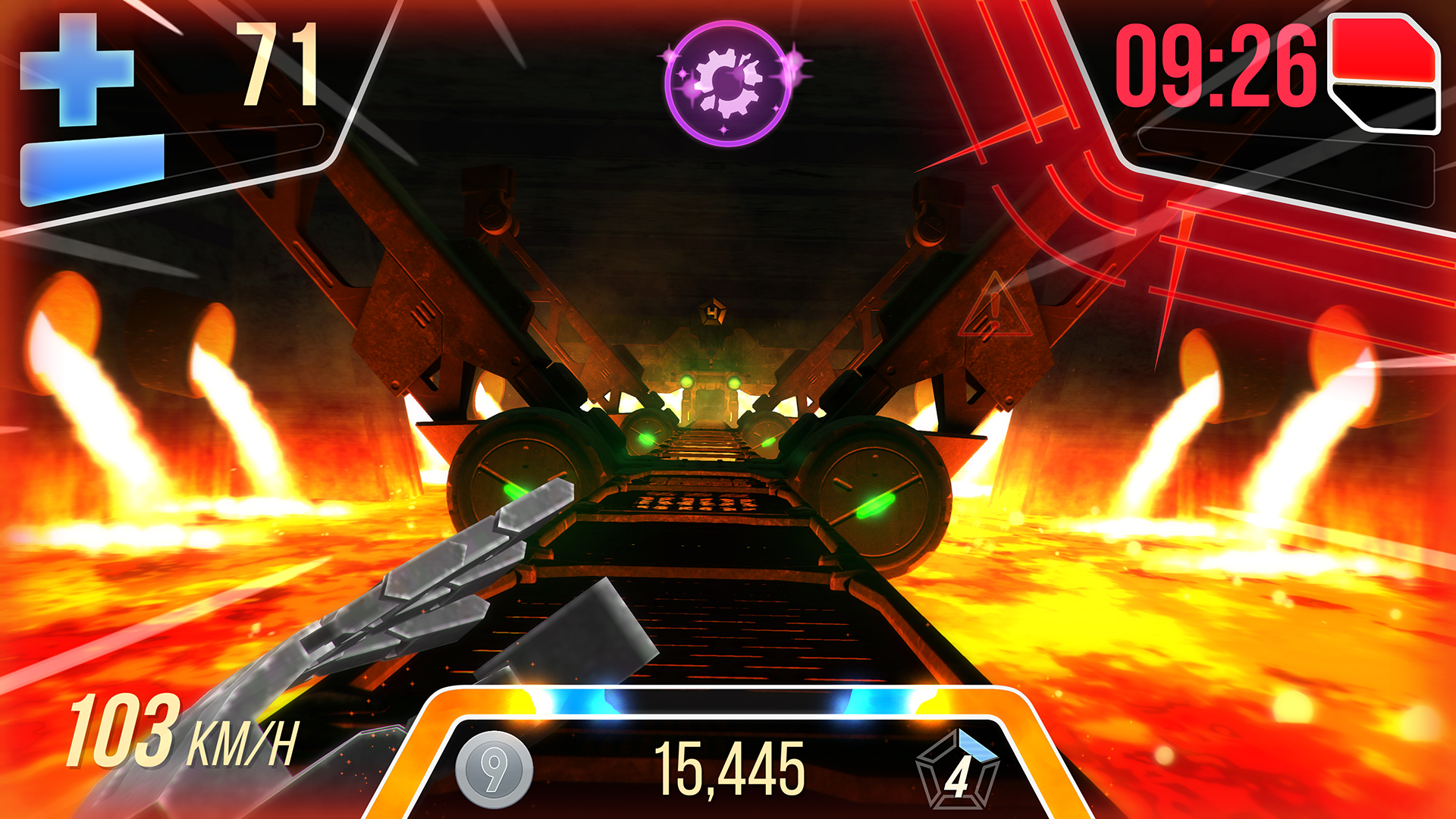Select the hexagonal gate marker numbered 4
Screen dimensions: 1456x819
713,310
